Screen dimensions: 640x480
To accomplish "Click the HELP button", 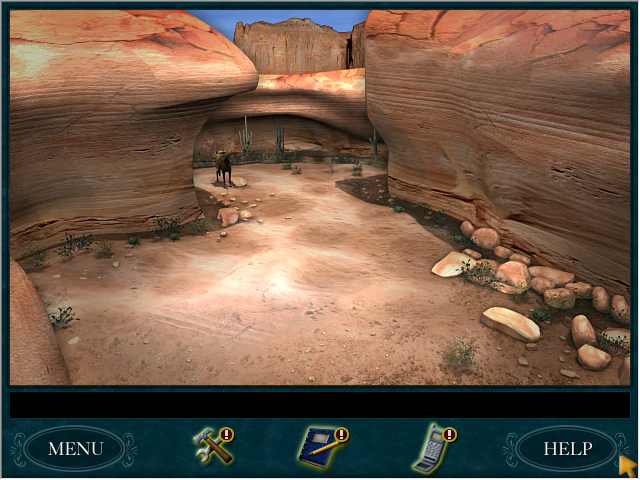I will (x=567, y=448).
